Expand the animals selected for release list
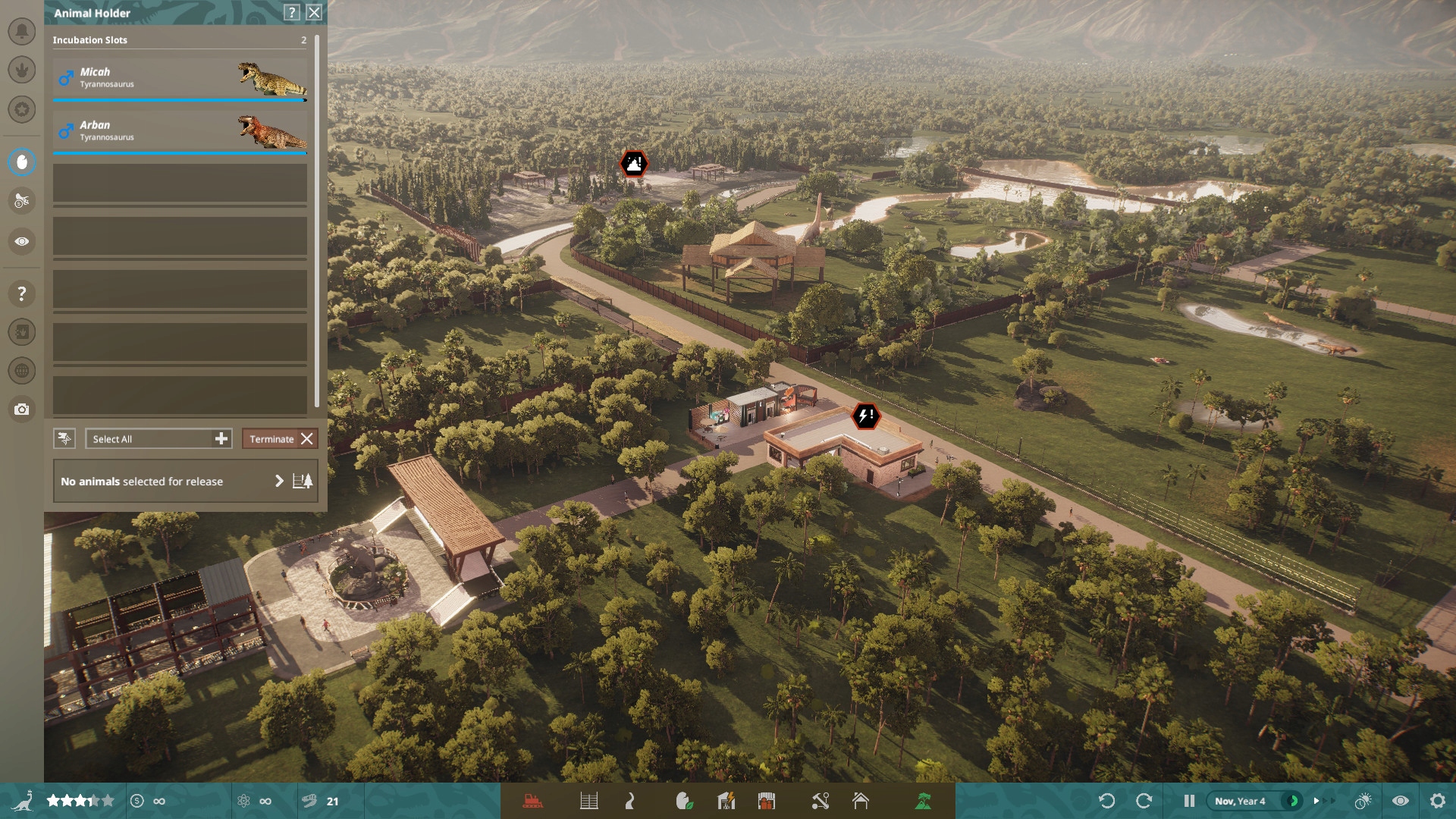Screen dimensions: 1456x819 (x=281, y=481)
